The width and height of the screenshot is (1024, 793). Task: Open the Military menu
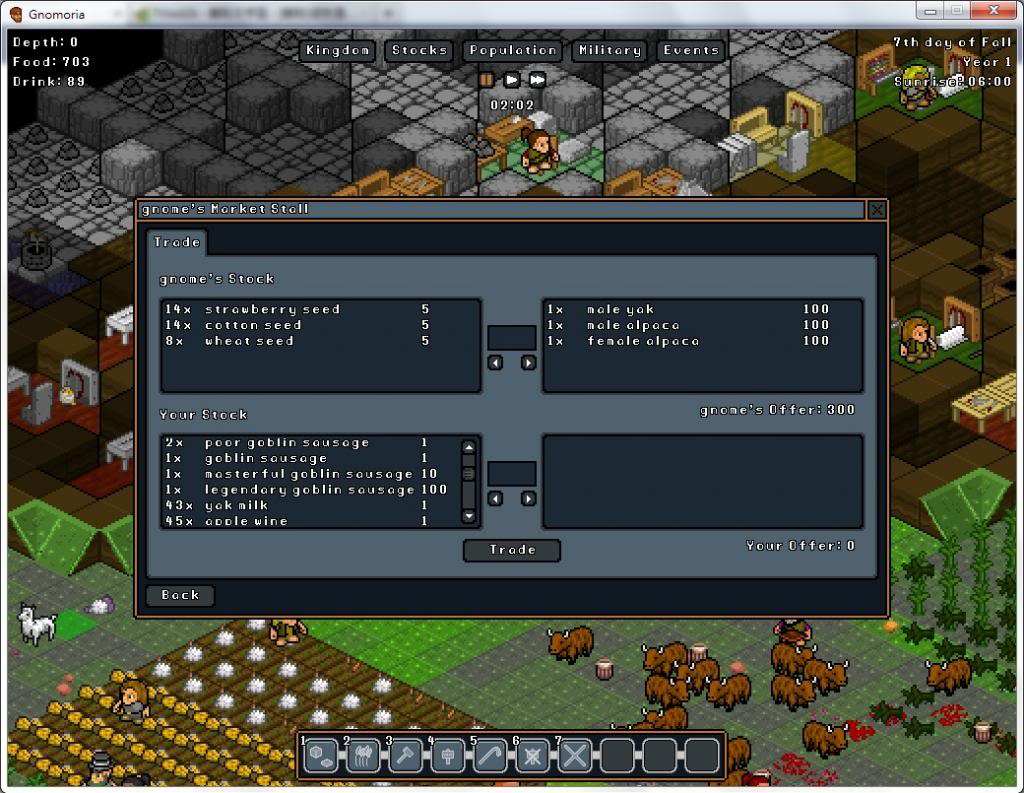609,50
